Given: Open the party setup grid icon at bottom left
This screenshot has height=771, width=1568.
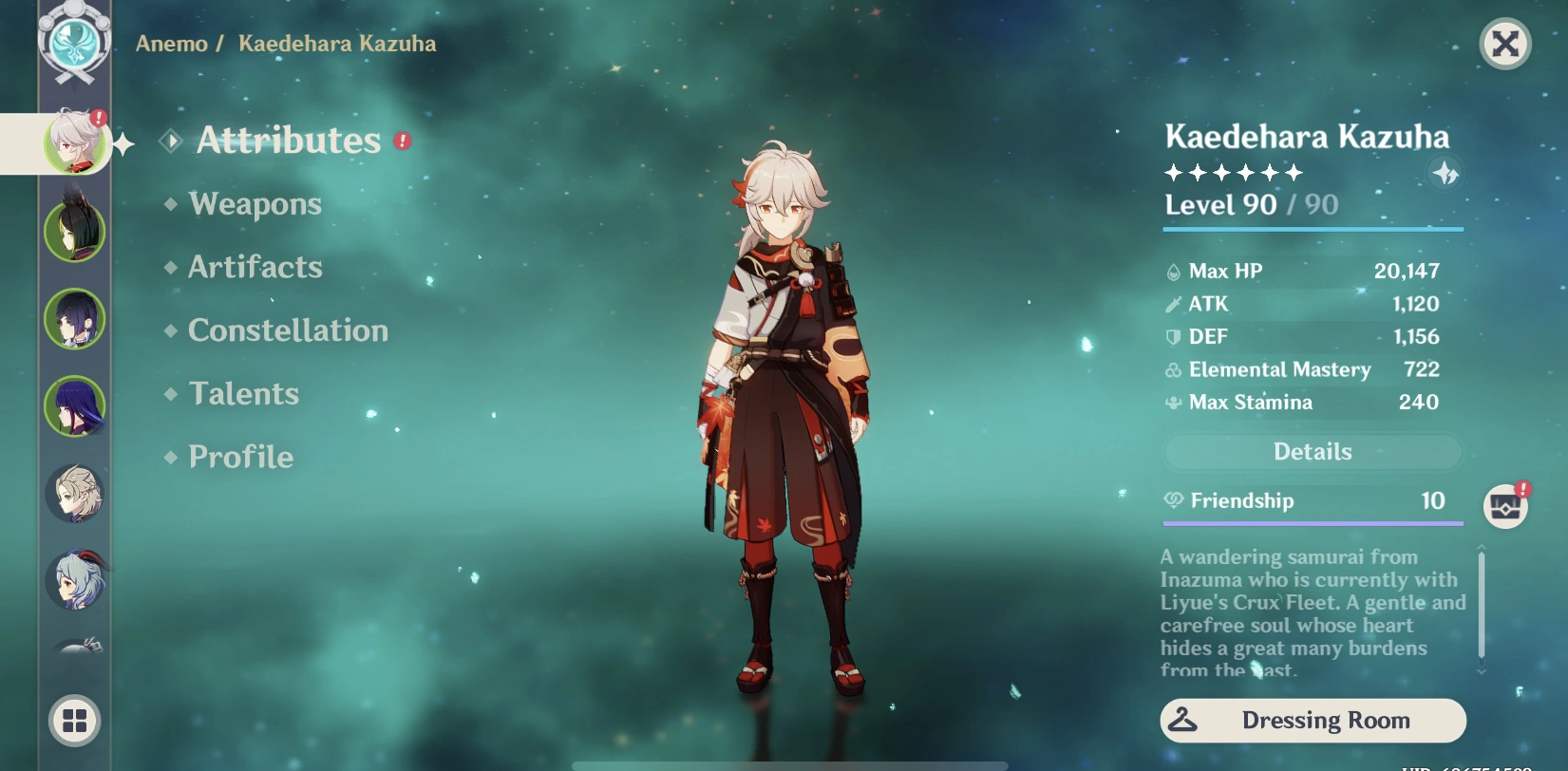Looking at the screenshot, I should pyautogui.click(x=73, y=721).
